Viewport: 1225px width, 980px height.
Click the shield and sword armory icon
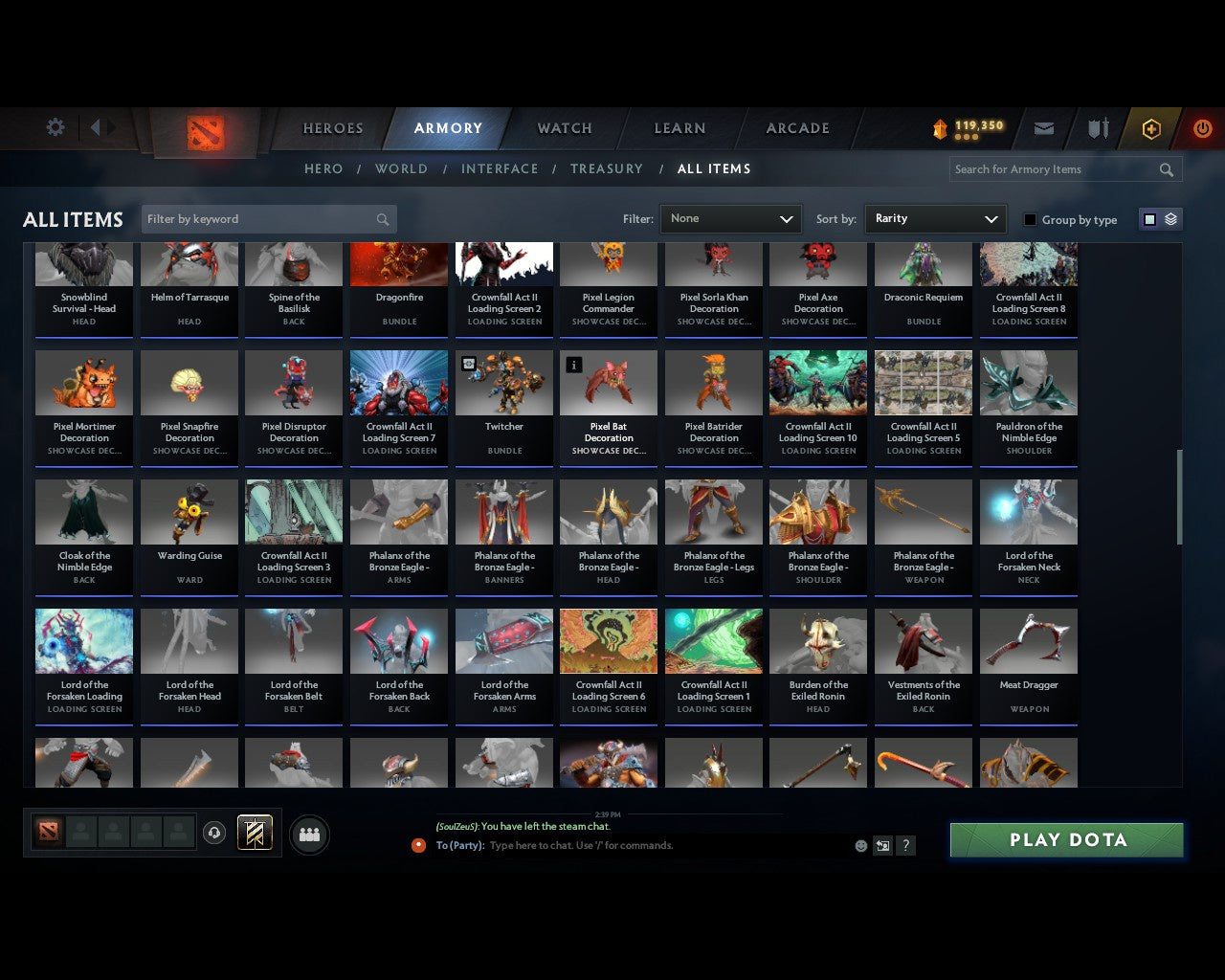pos(1098,128)
